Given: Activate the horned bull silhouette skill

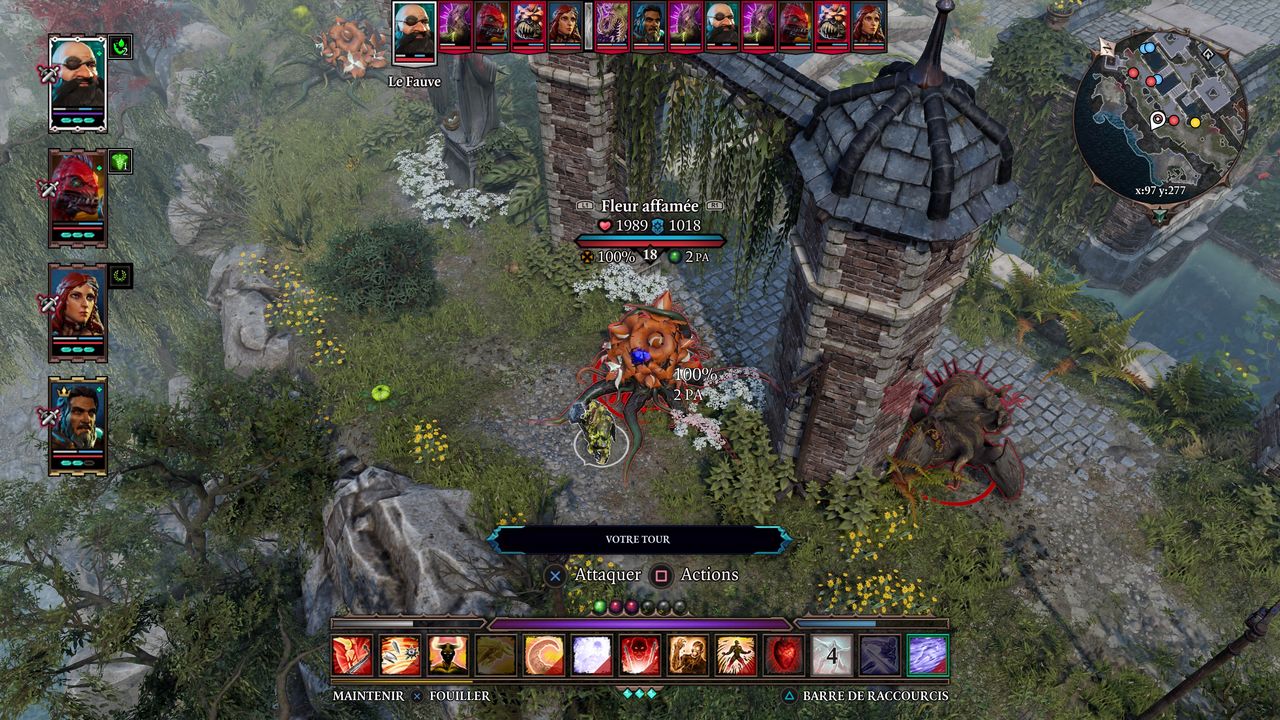Looking at the screenshot, I should coord(448,655).
